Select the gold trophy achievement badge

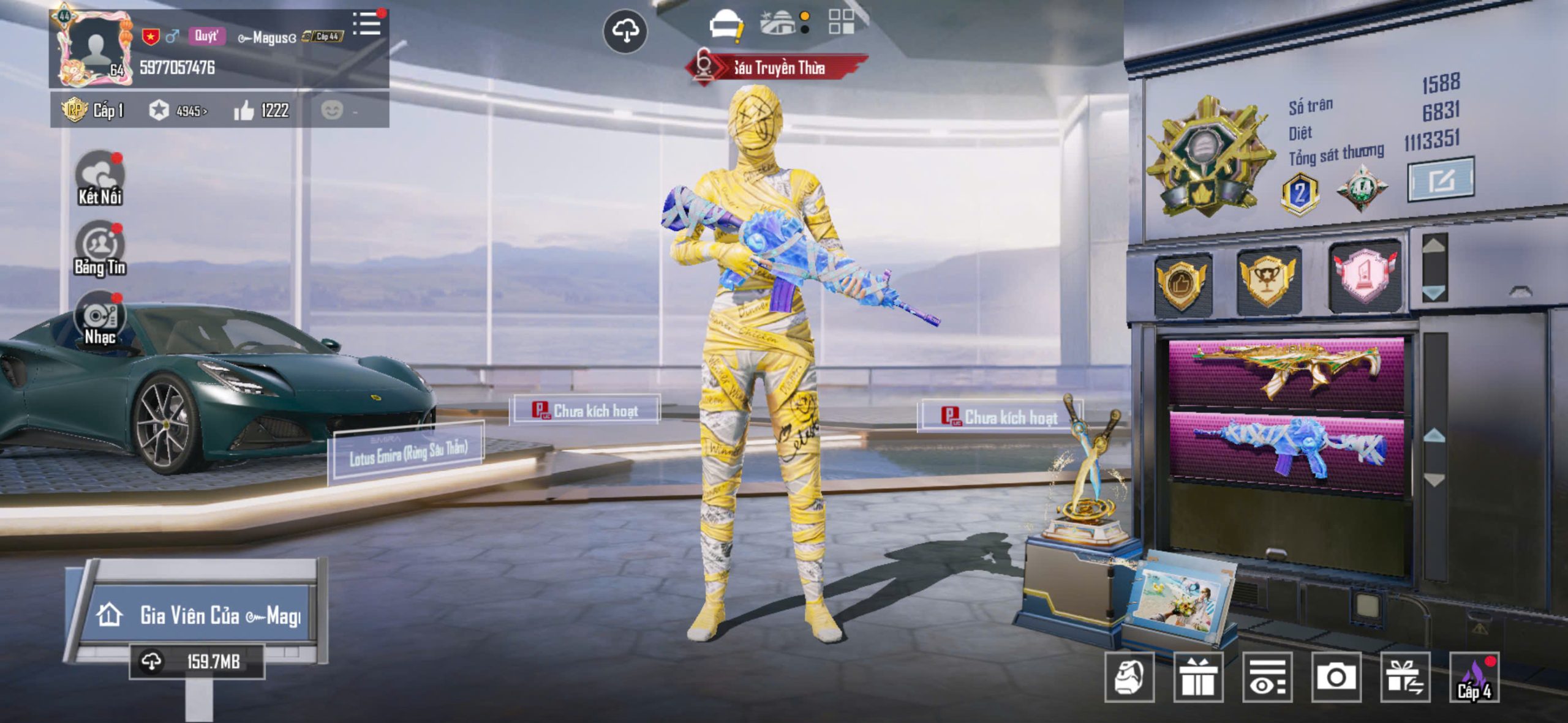tap(1267, 280)
